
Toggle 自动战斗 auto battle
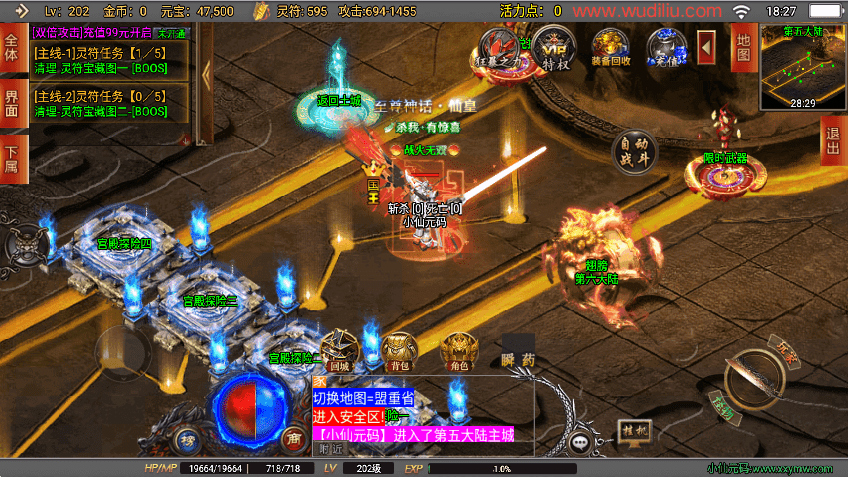tap(636, 151)
